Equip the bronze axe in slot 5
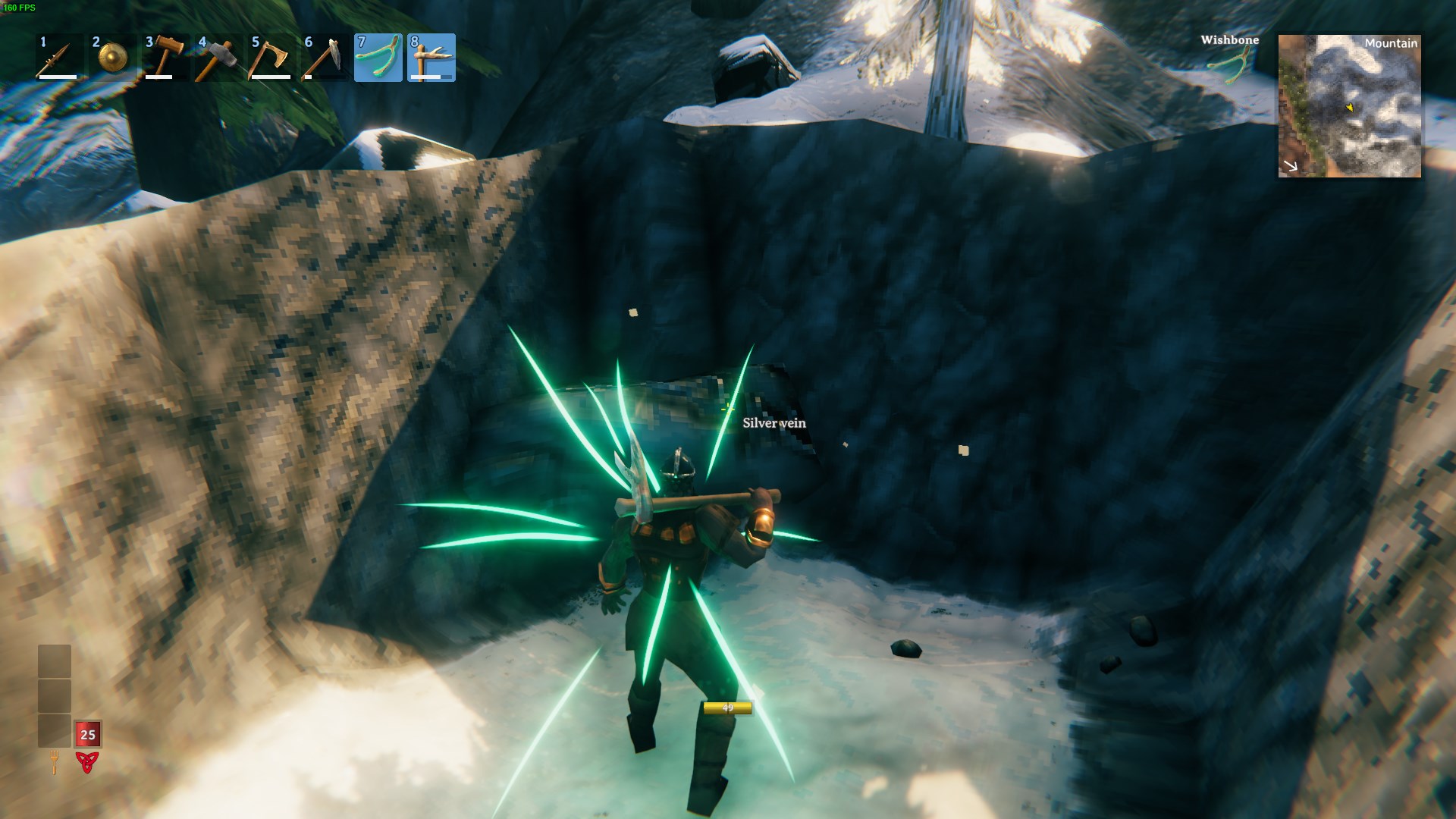 click(271, 58)
